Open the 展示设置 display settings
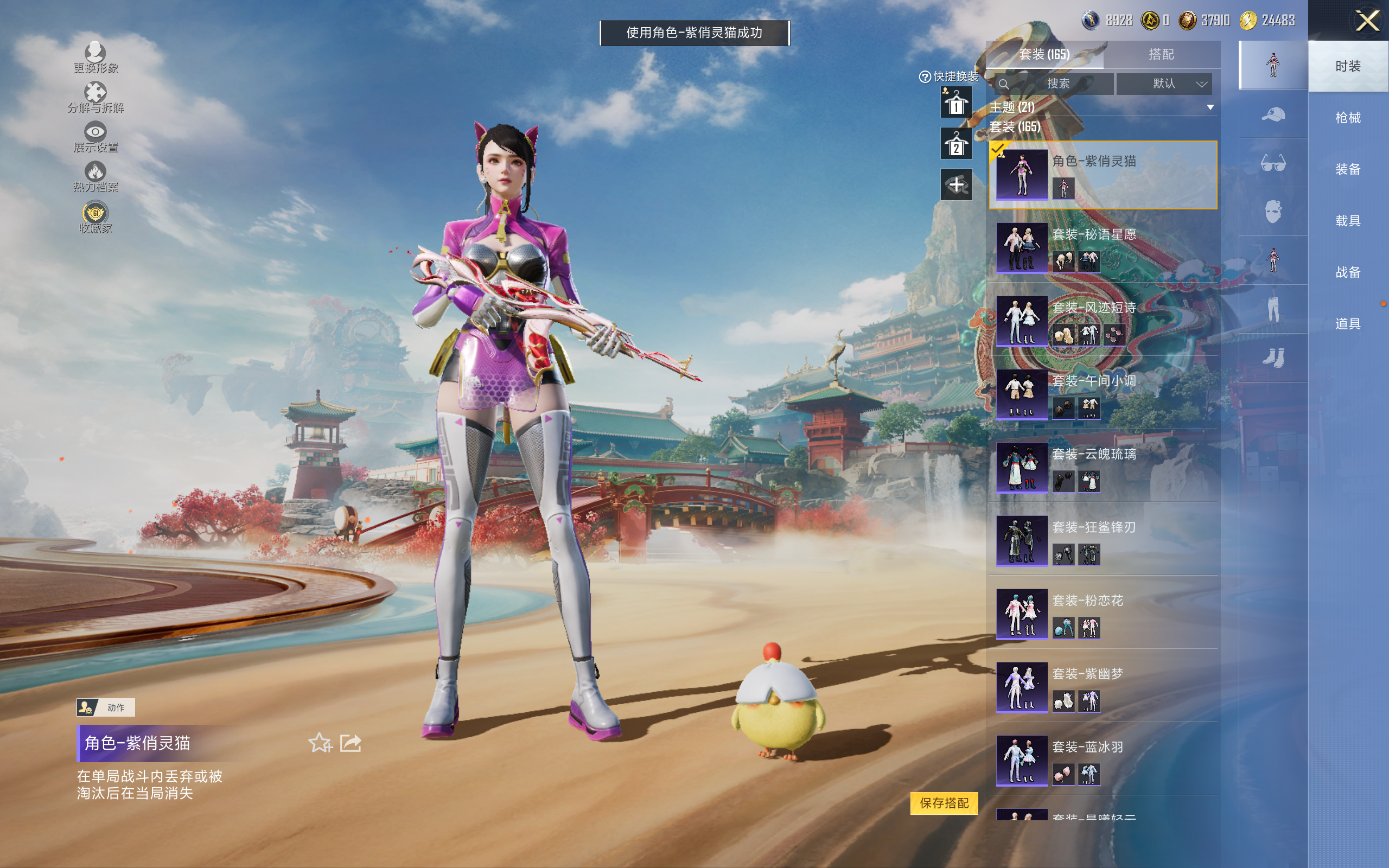1389x868 pixels. click(x=95, y=137)
